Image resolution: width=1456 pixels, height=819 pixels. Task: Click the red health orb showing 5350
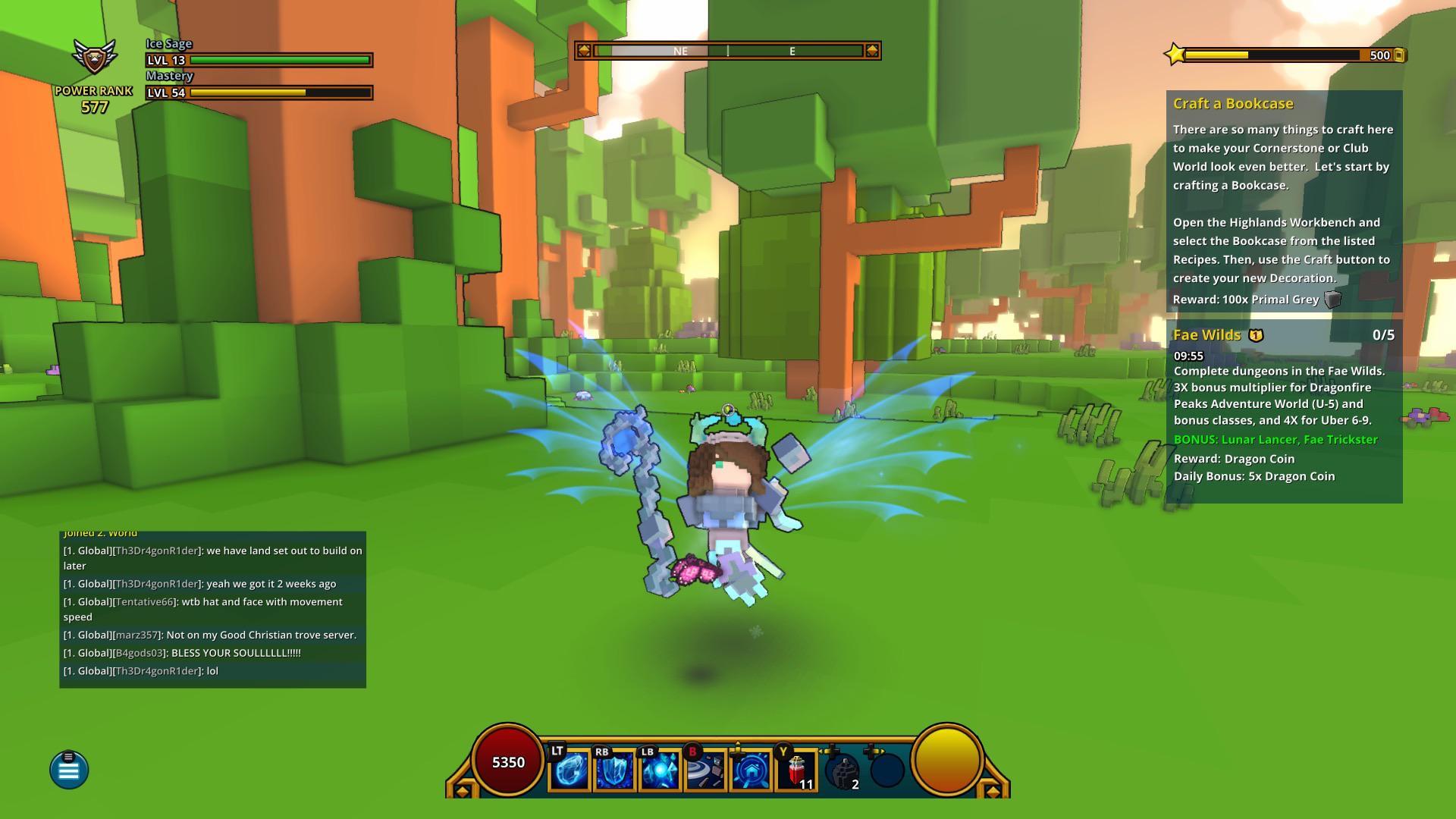pos(507,764)
